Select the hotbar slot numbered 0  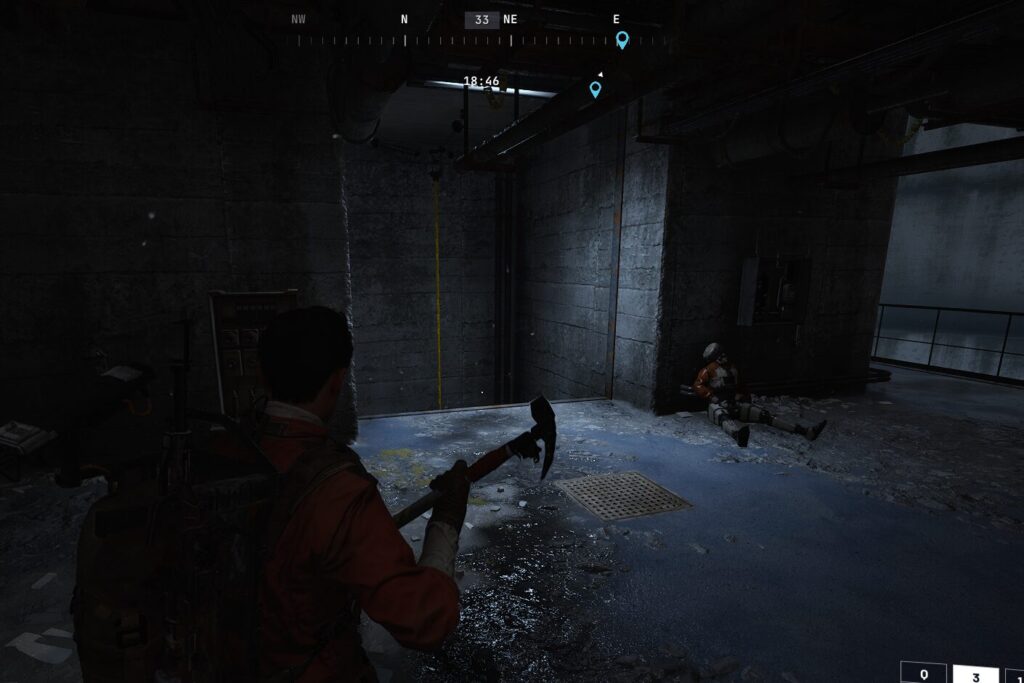point(923,674)
